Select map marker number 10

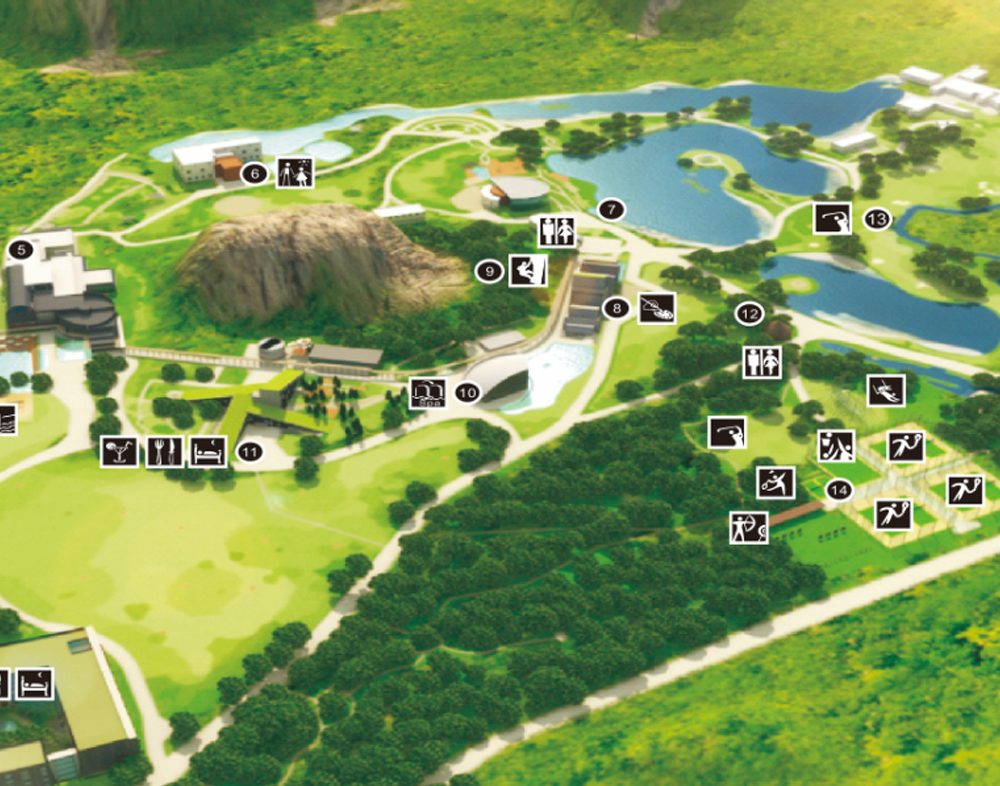click(467, 393)
